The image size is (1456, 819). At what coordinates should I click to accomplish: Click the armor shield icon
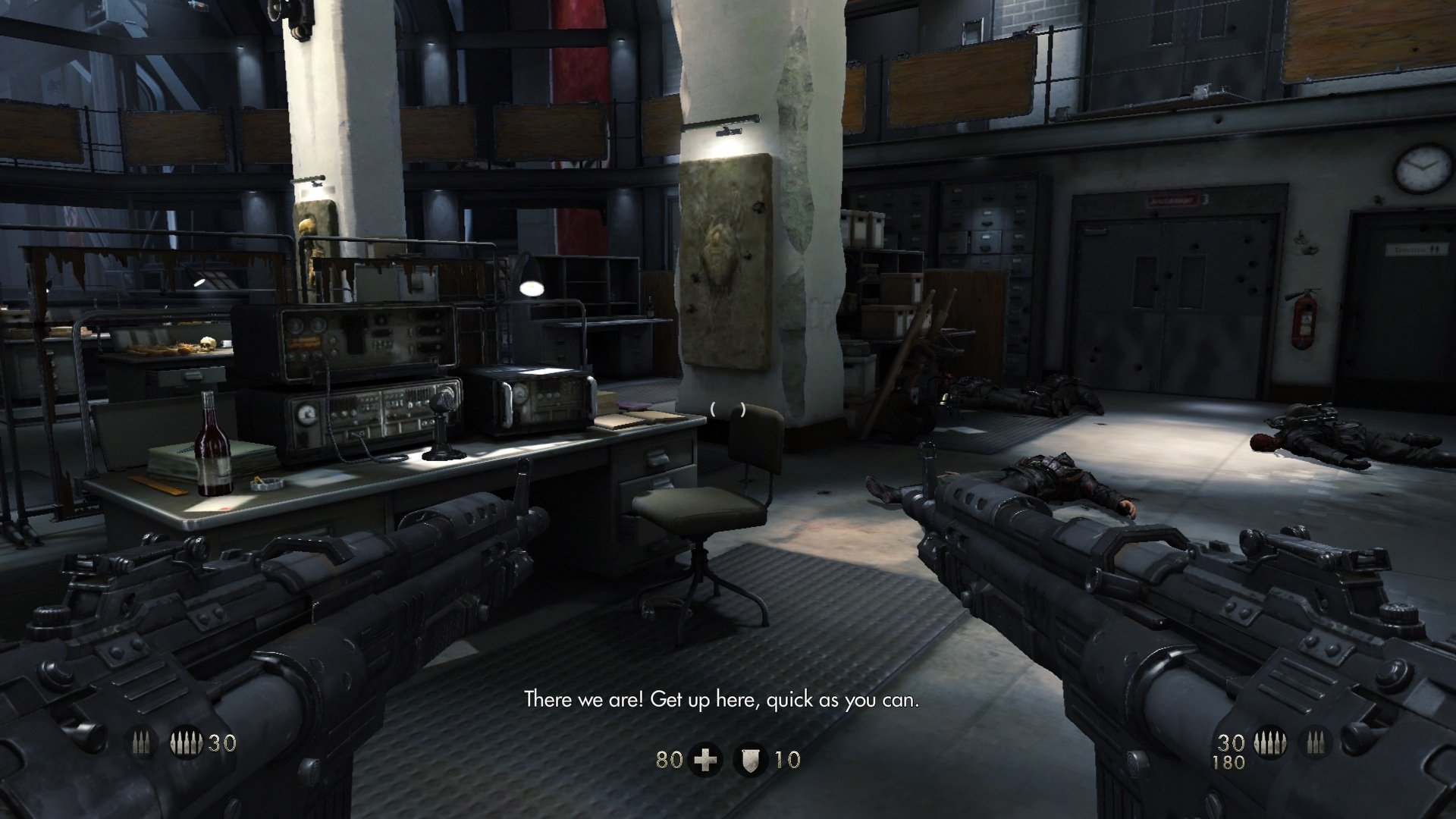(752, 759)
